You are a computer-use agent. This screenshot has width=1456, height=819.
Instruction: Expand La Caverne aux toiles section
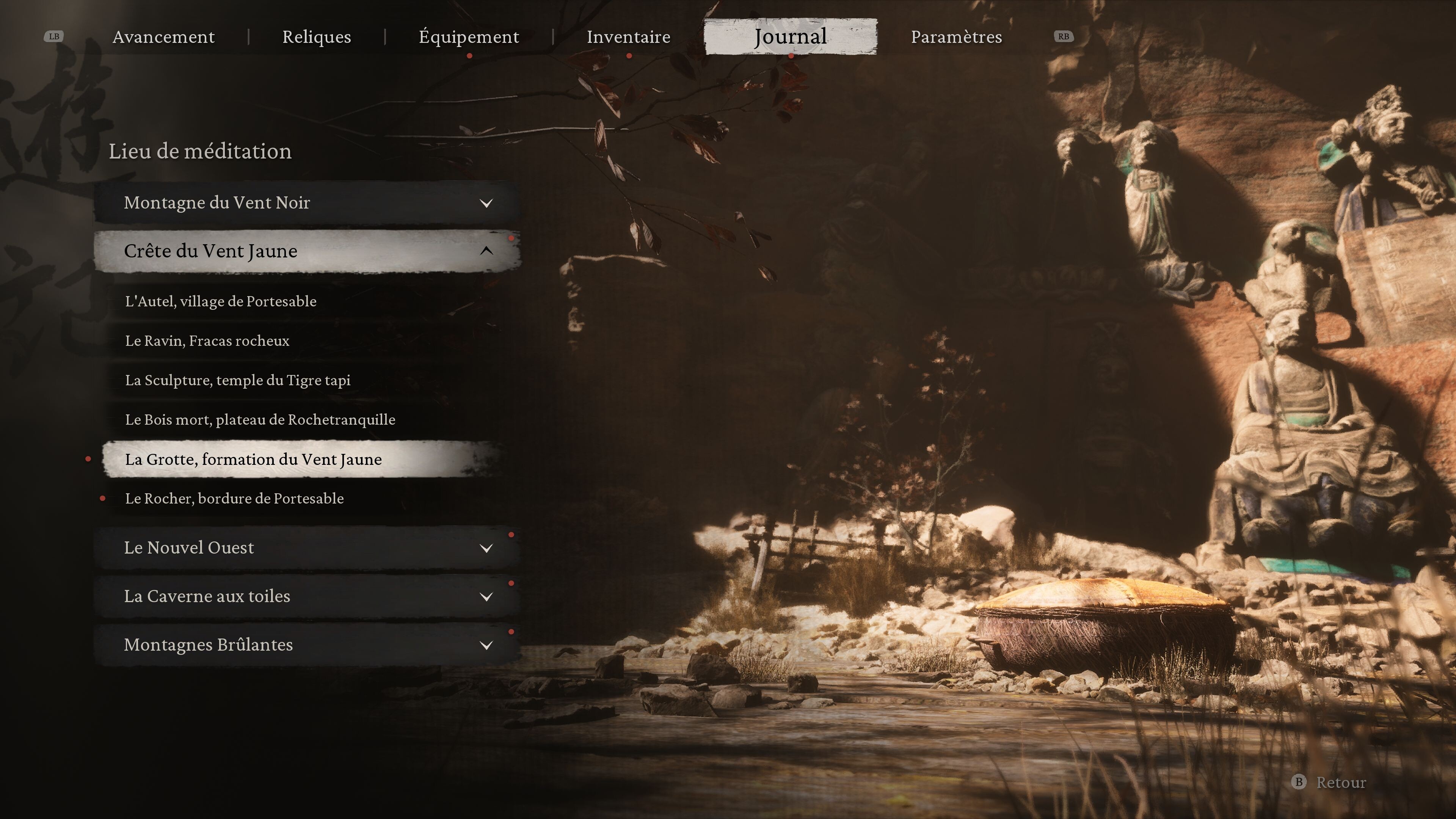[x=307, y=596]
